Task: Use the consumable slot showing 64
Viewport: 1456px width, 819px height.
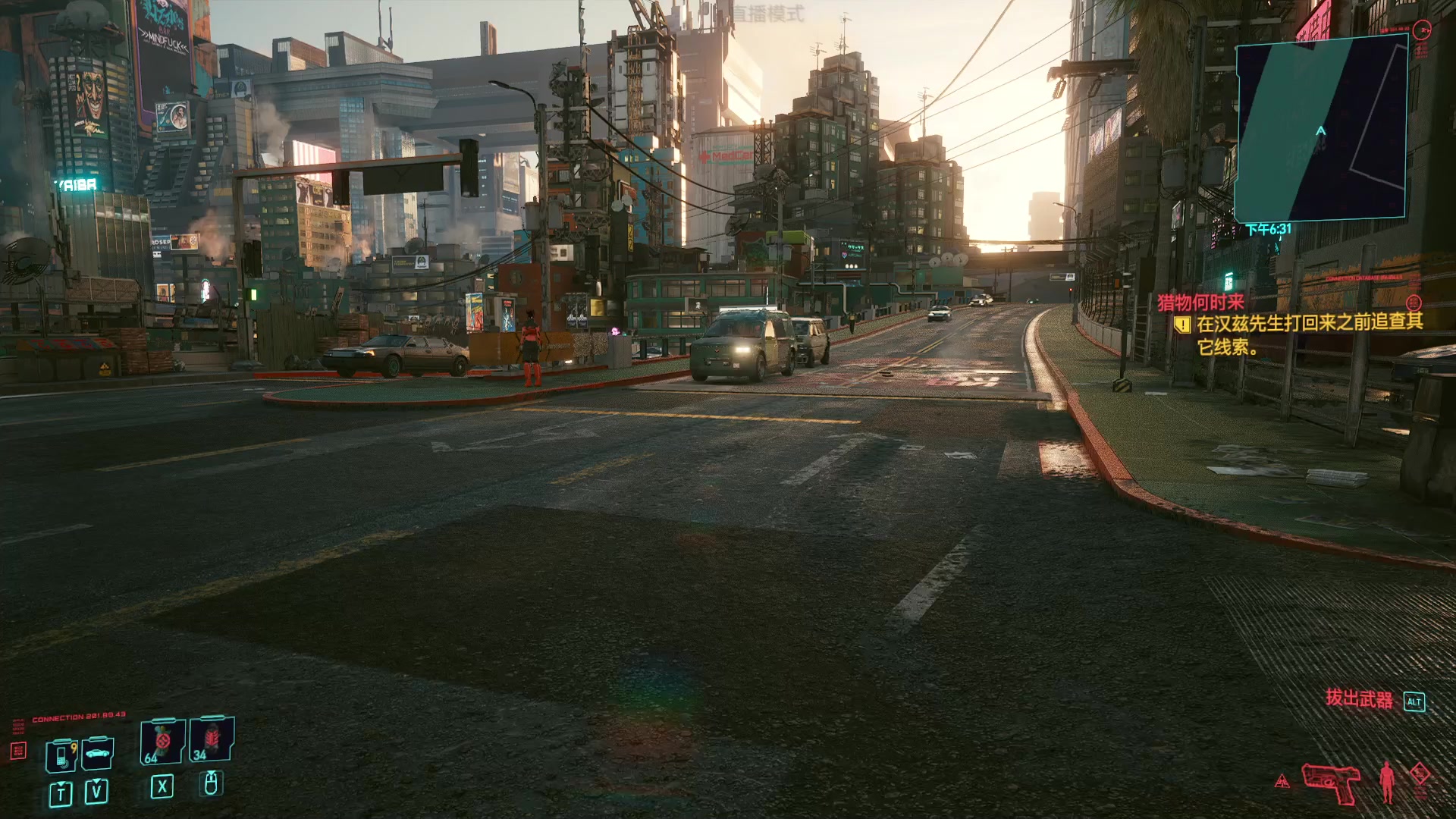Action: (x=162, y=741)
